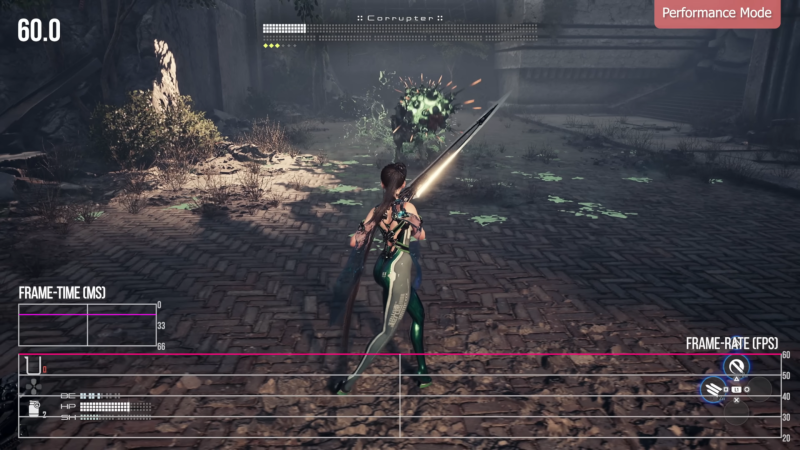Click the Performance Mode label
The width and height of the screenshot is (800, 450).
coord(717,14)
